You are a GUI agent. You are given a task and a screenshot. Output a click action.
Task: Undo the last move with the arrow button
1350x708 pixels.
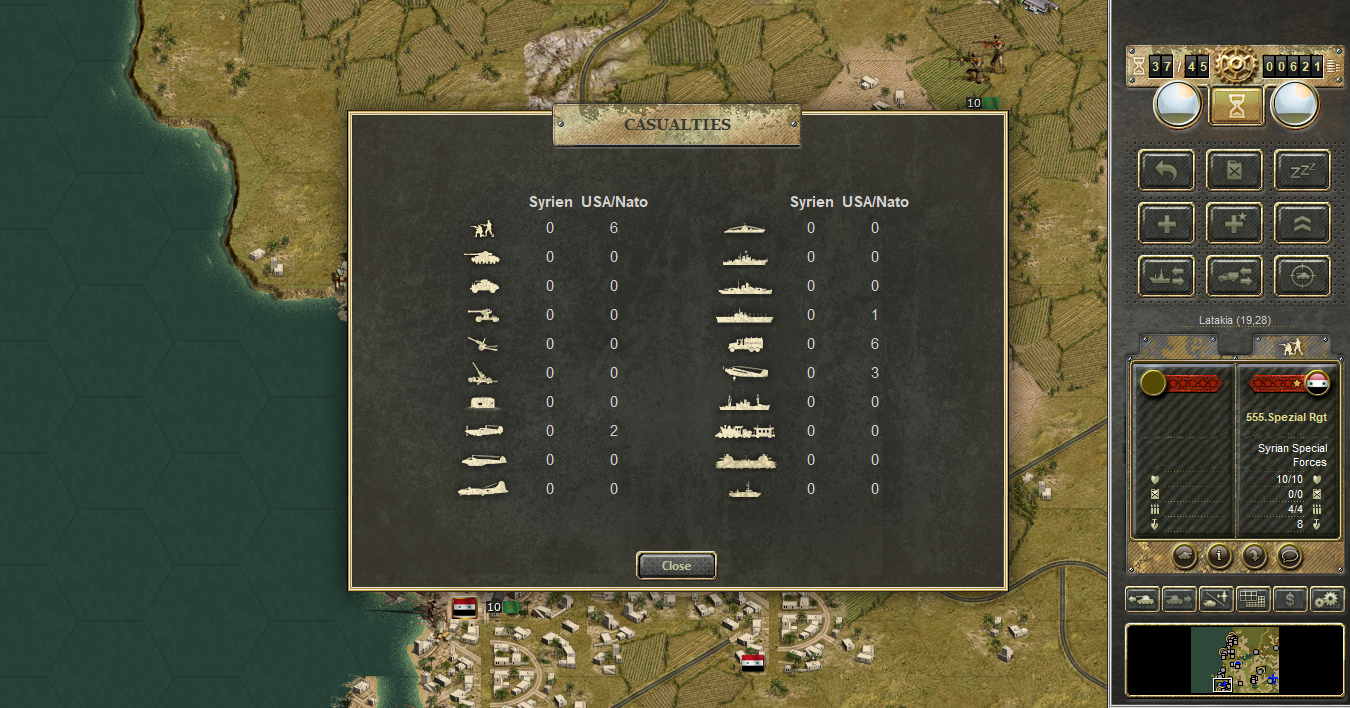(1166, 170)
